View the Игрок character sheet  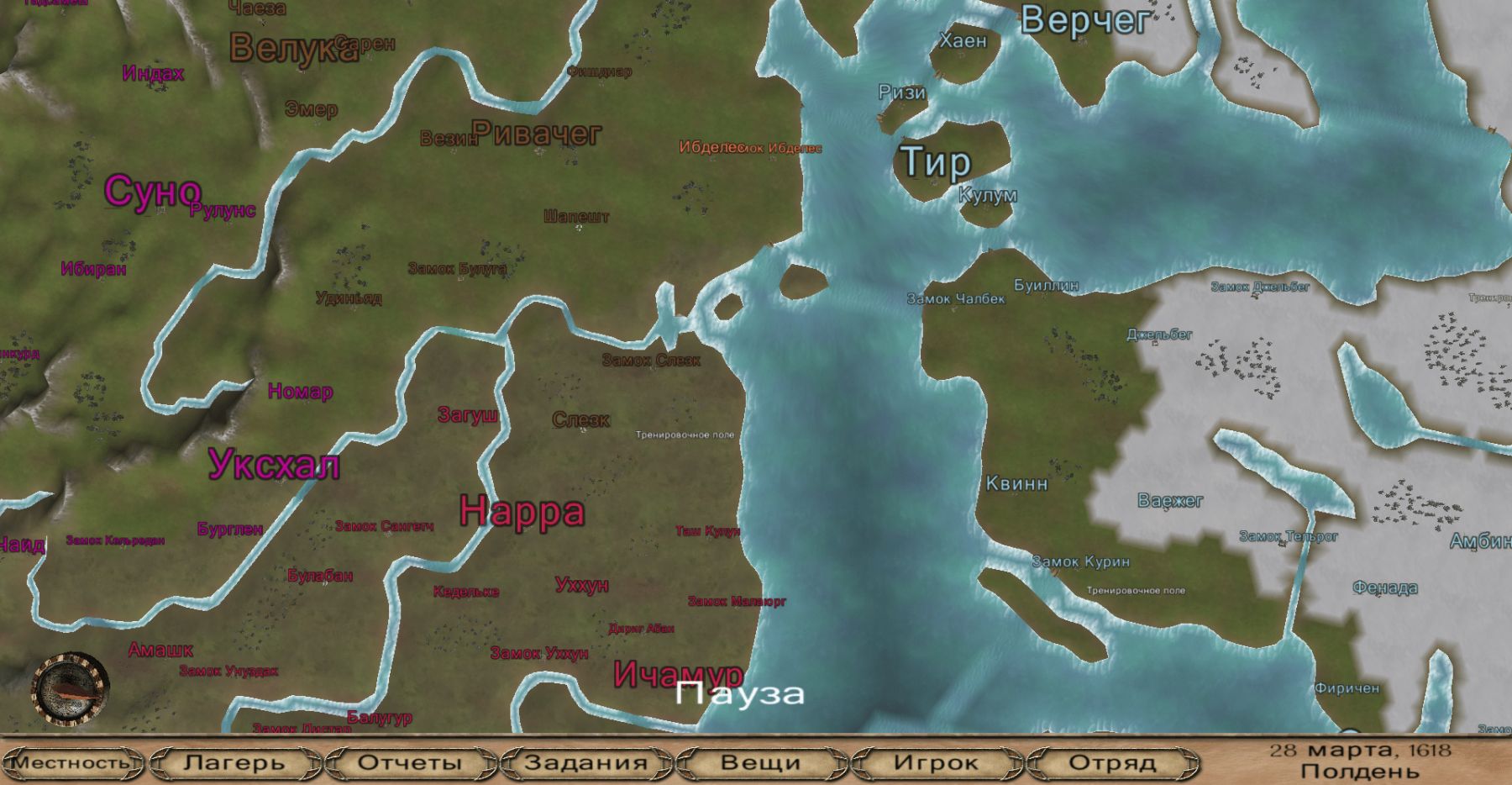[x=936, y=763]
